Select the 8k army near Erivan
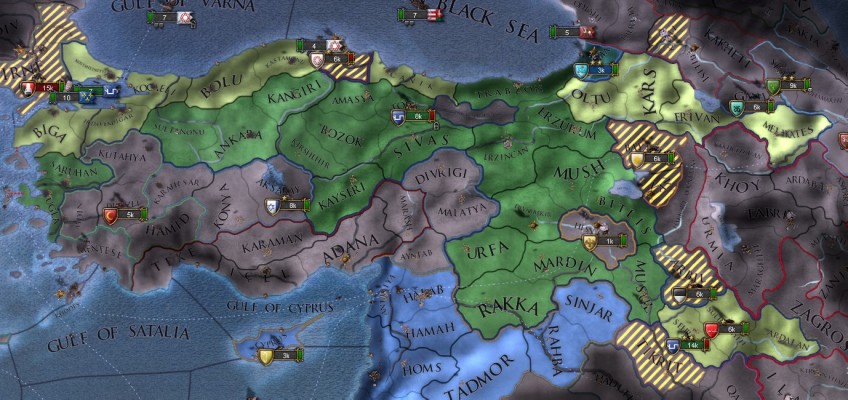 [756, 106]
